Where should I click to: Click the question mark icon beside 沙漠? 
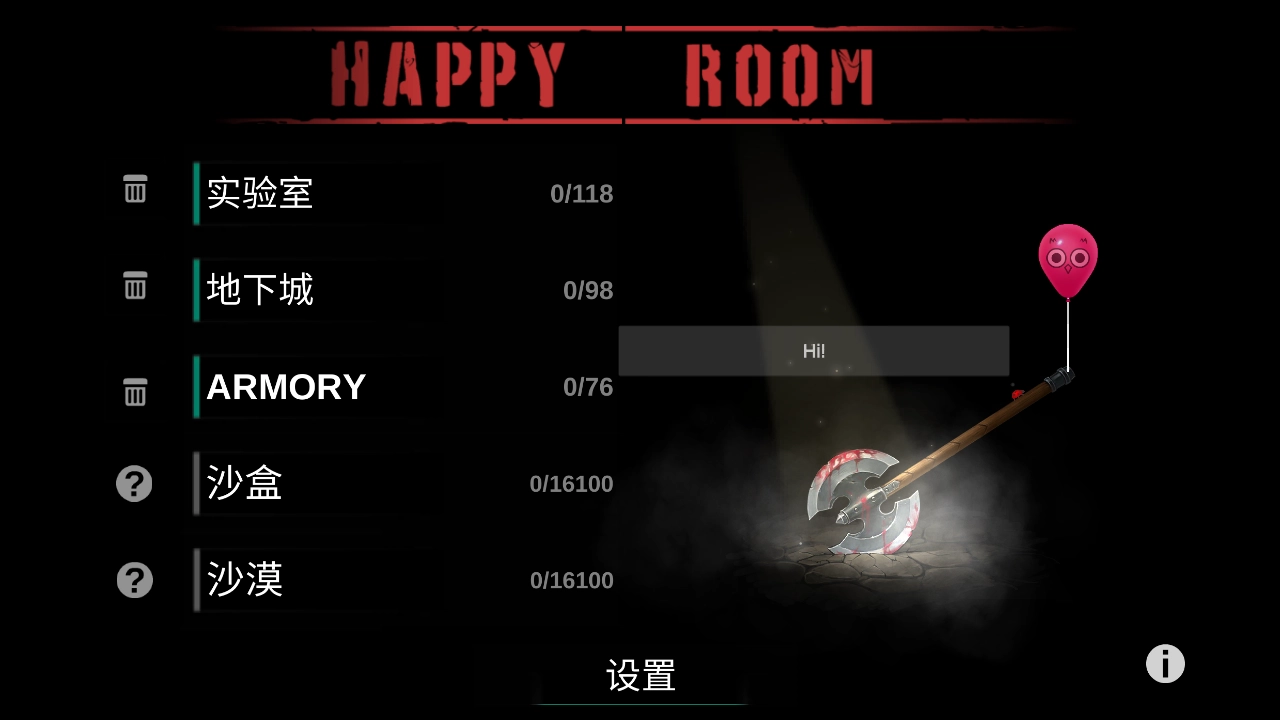pyautogui.click(x=135, y=580)
